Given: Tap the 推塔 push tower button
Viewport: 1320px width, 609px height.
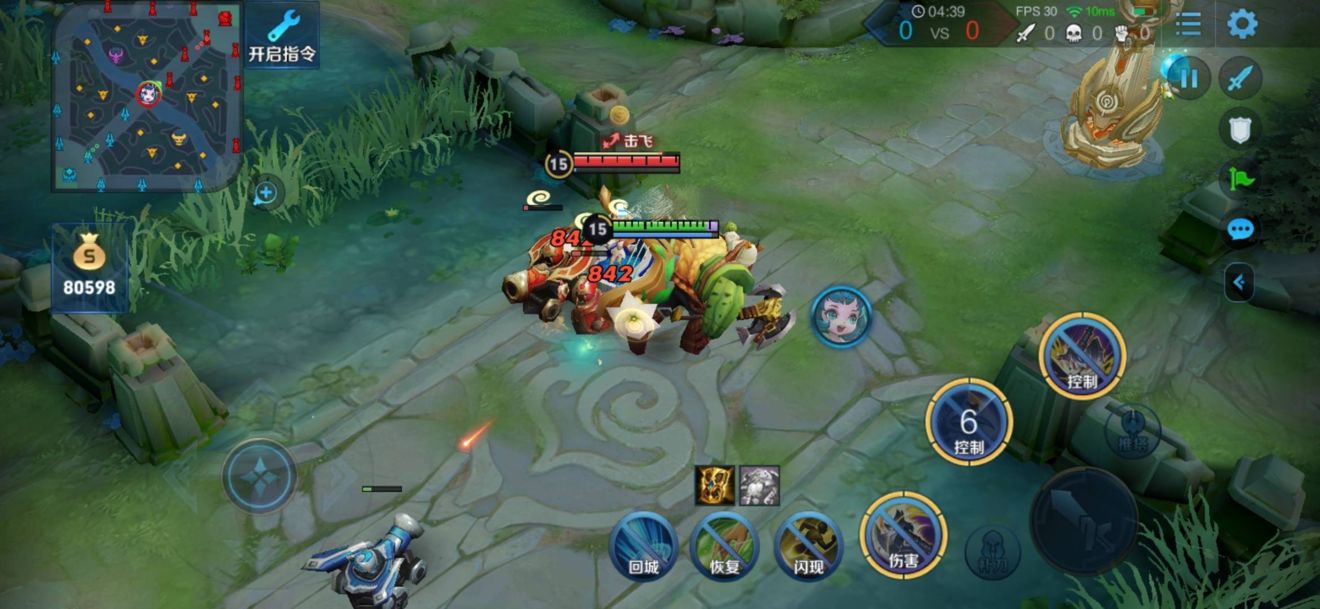Looking at the screenshot, I should point(1132,429).
